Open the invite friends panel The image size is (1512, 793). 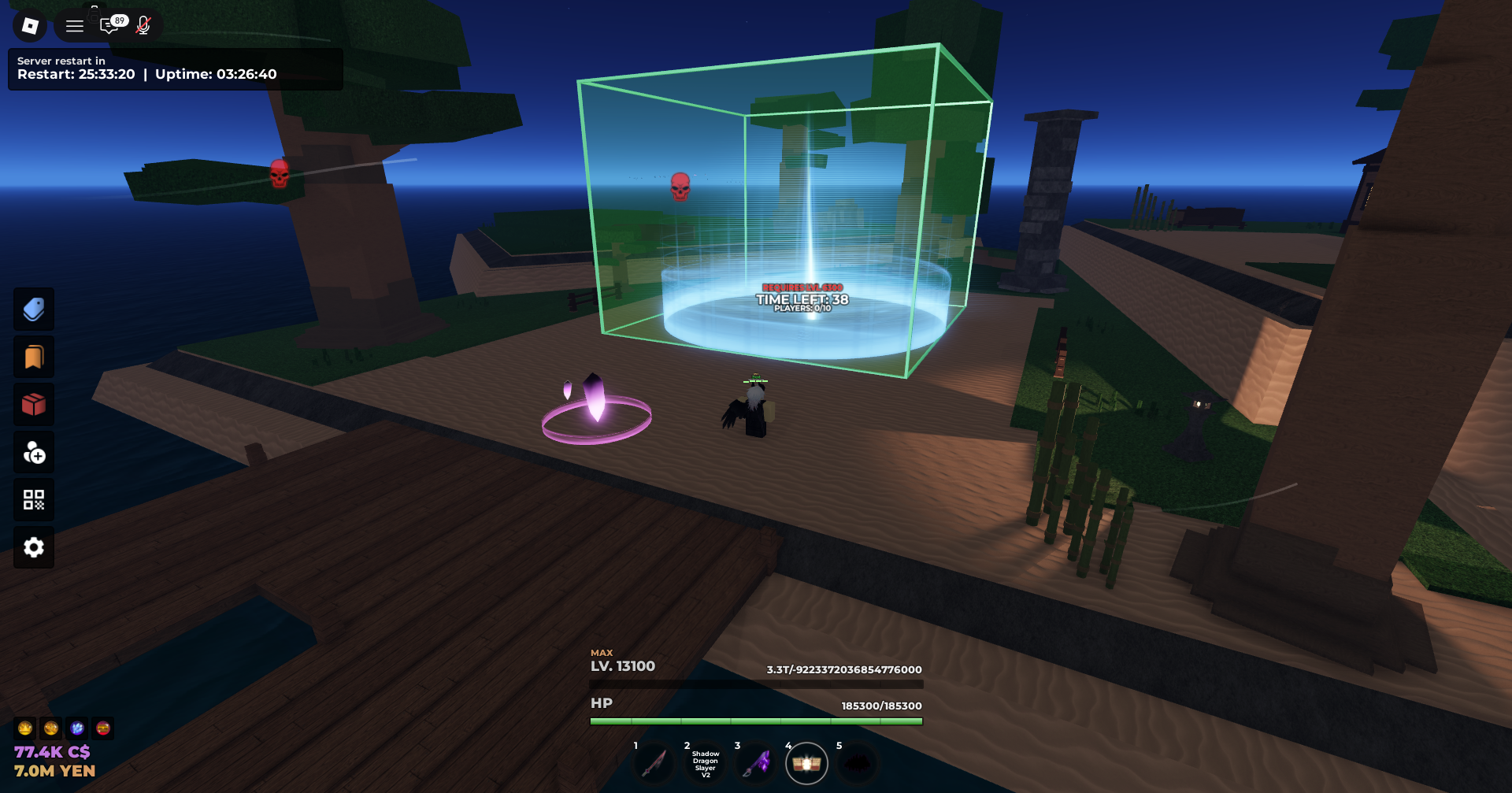[34, 453]
